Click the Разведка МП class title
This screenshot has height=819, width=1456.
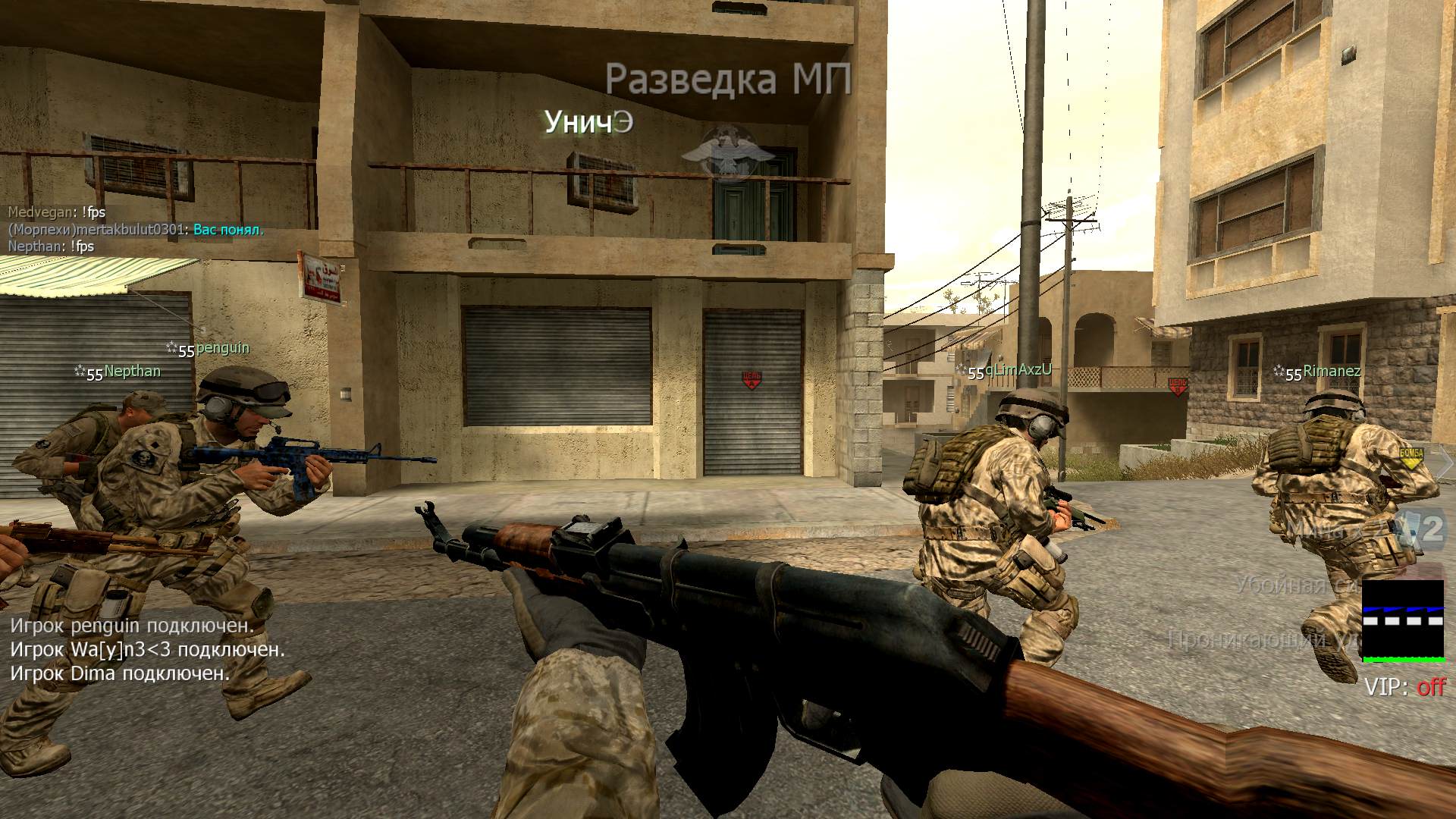(728, 80)
